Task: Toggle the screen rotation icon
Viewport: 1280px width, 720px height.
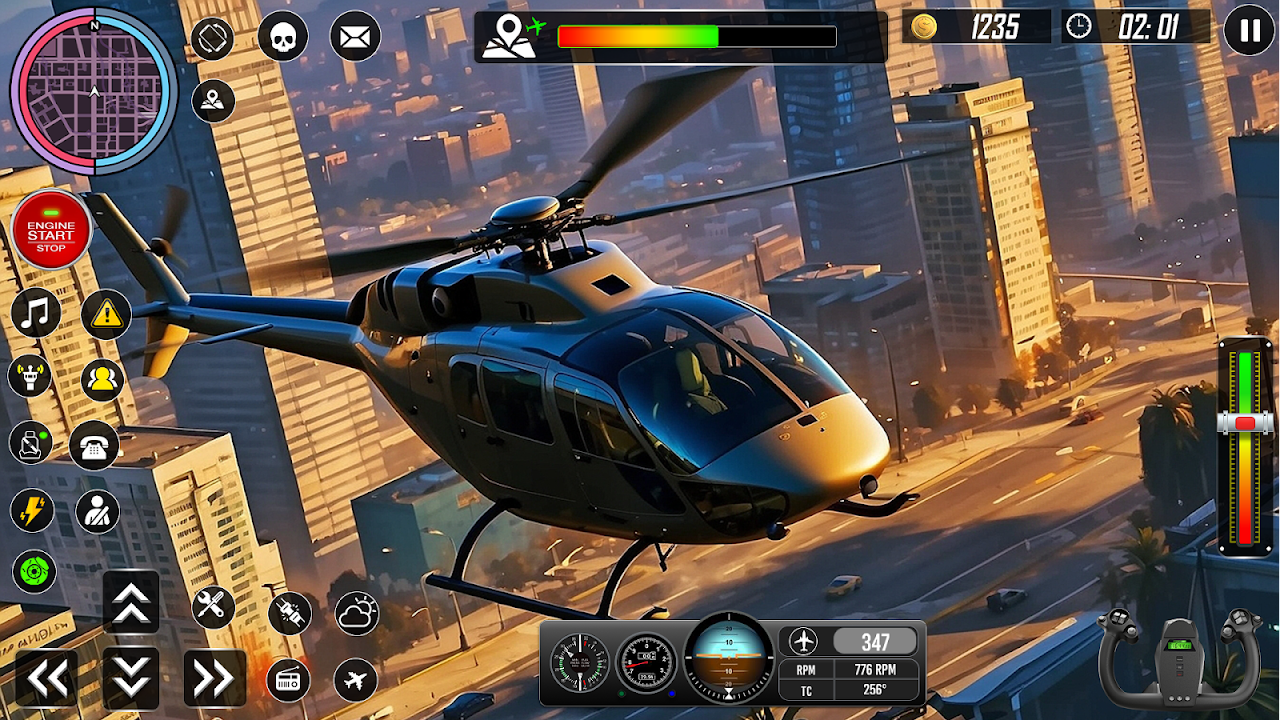Action: click(212, 39)
